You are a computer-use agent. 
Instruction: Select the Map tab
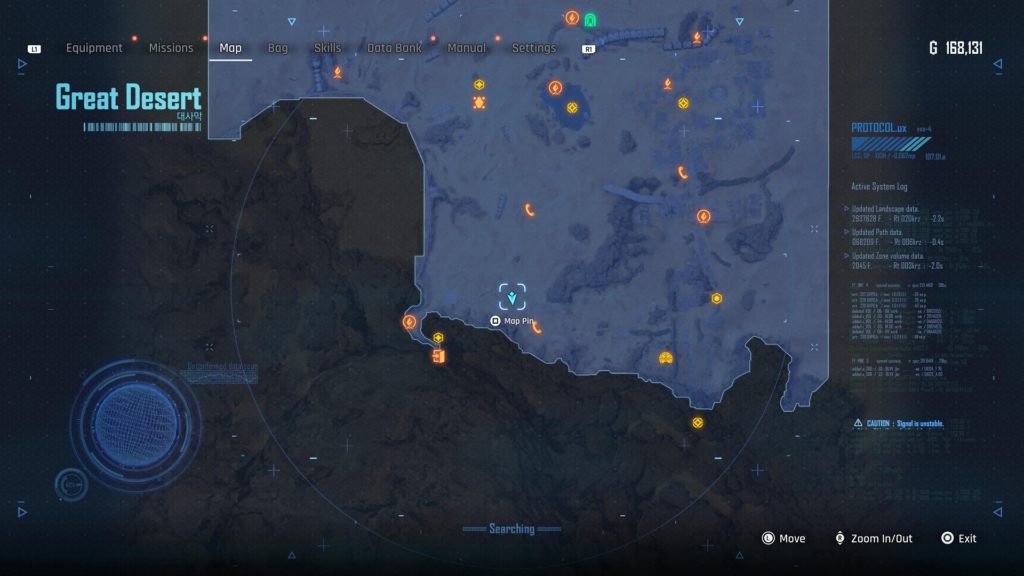(x=230, y=48)
